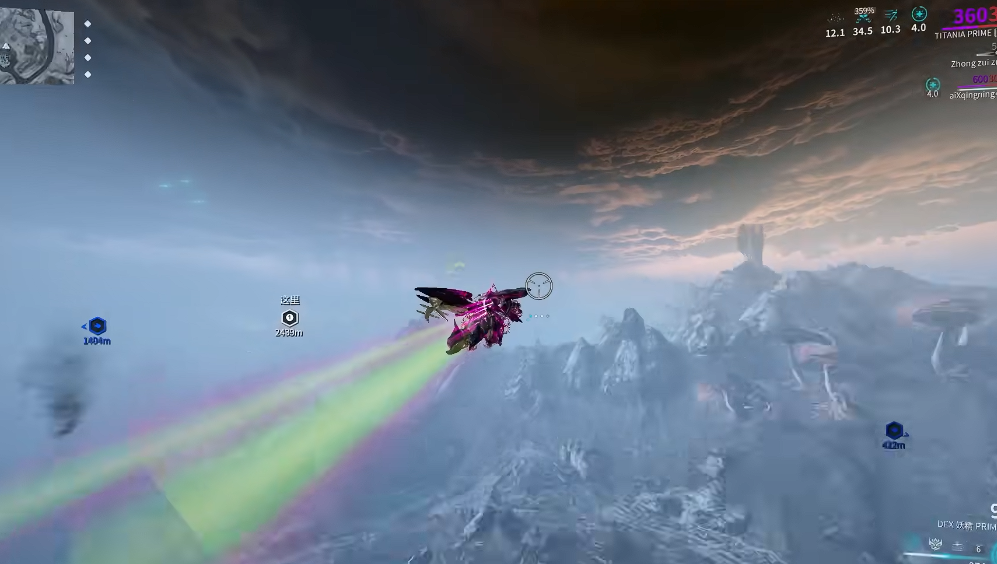Open the minimap in the corner
997x564 pixels.
[x=37, y=46]
